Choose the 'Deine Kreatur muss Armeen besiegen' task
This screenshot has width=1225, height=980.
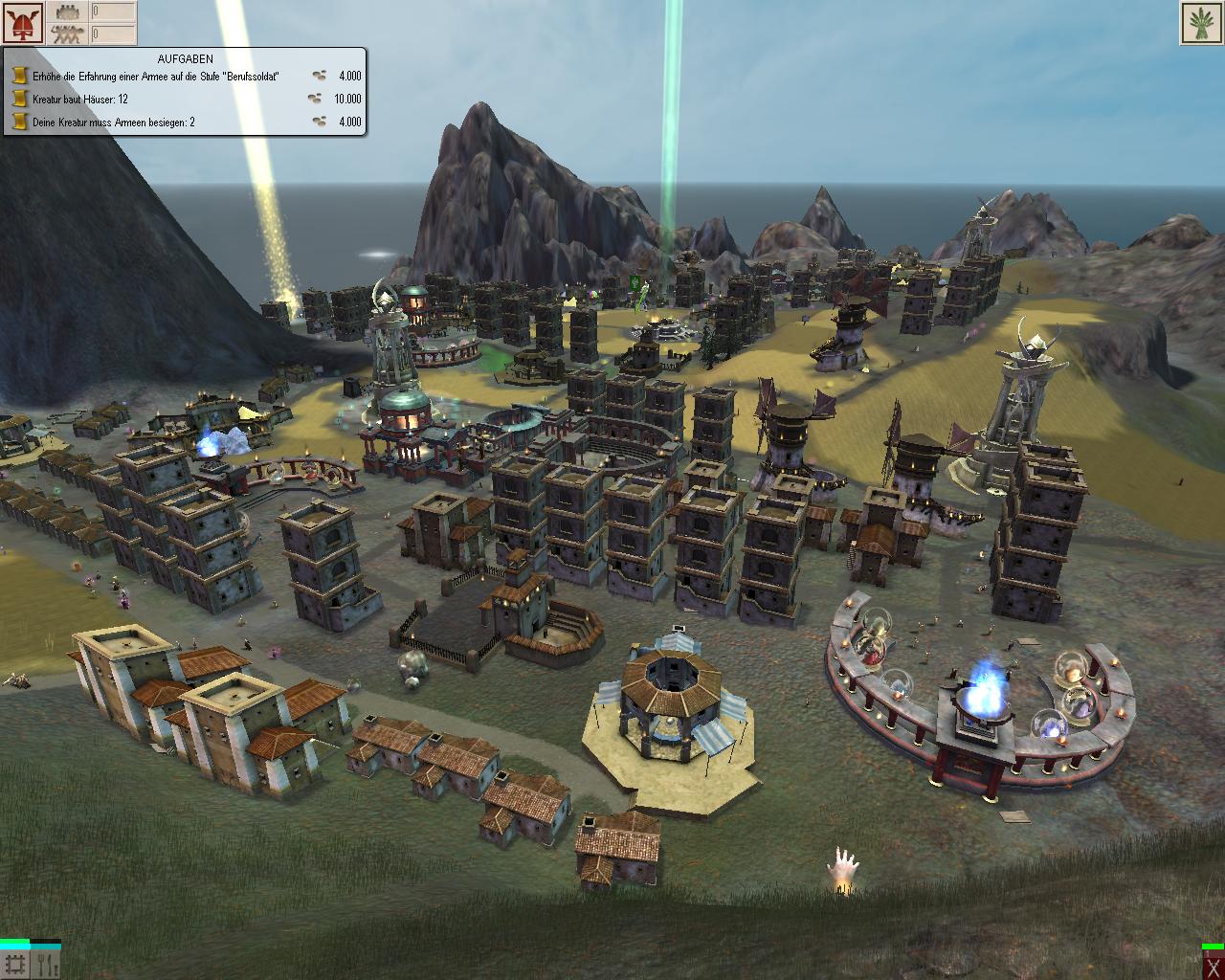113,122
